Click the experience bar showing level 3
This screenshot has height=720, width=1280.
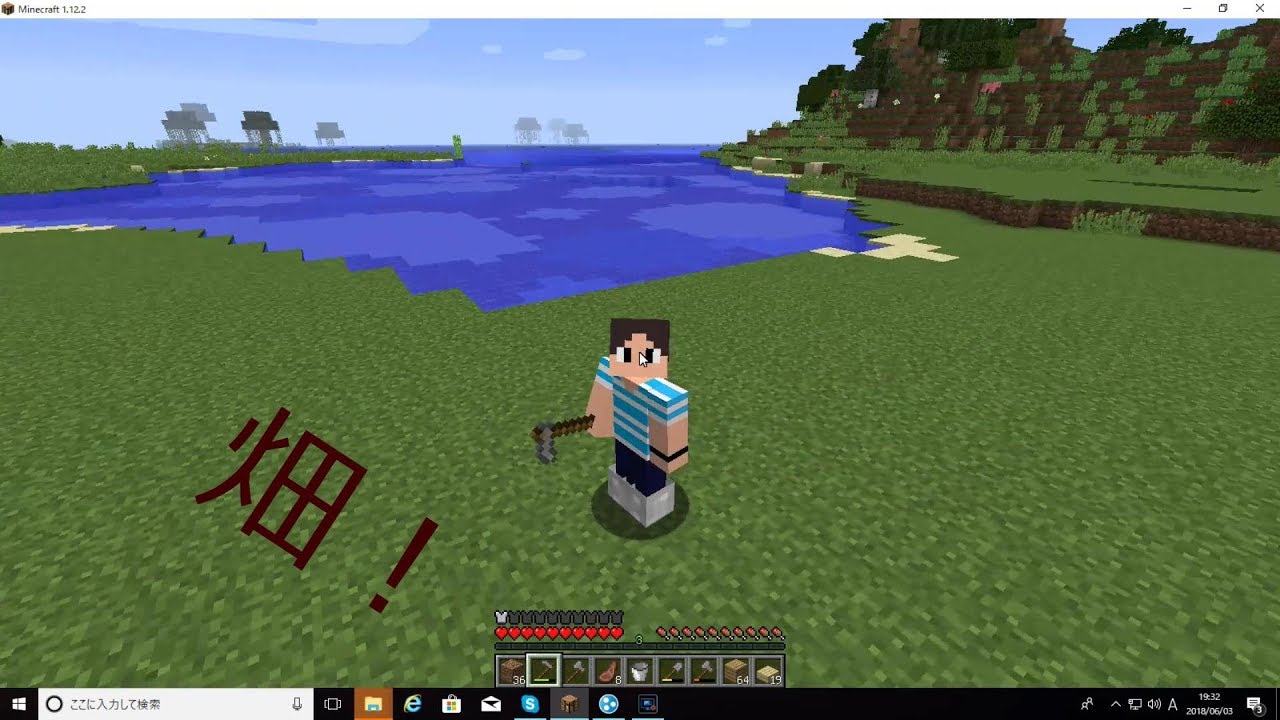[x=638, y=640]
